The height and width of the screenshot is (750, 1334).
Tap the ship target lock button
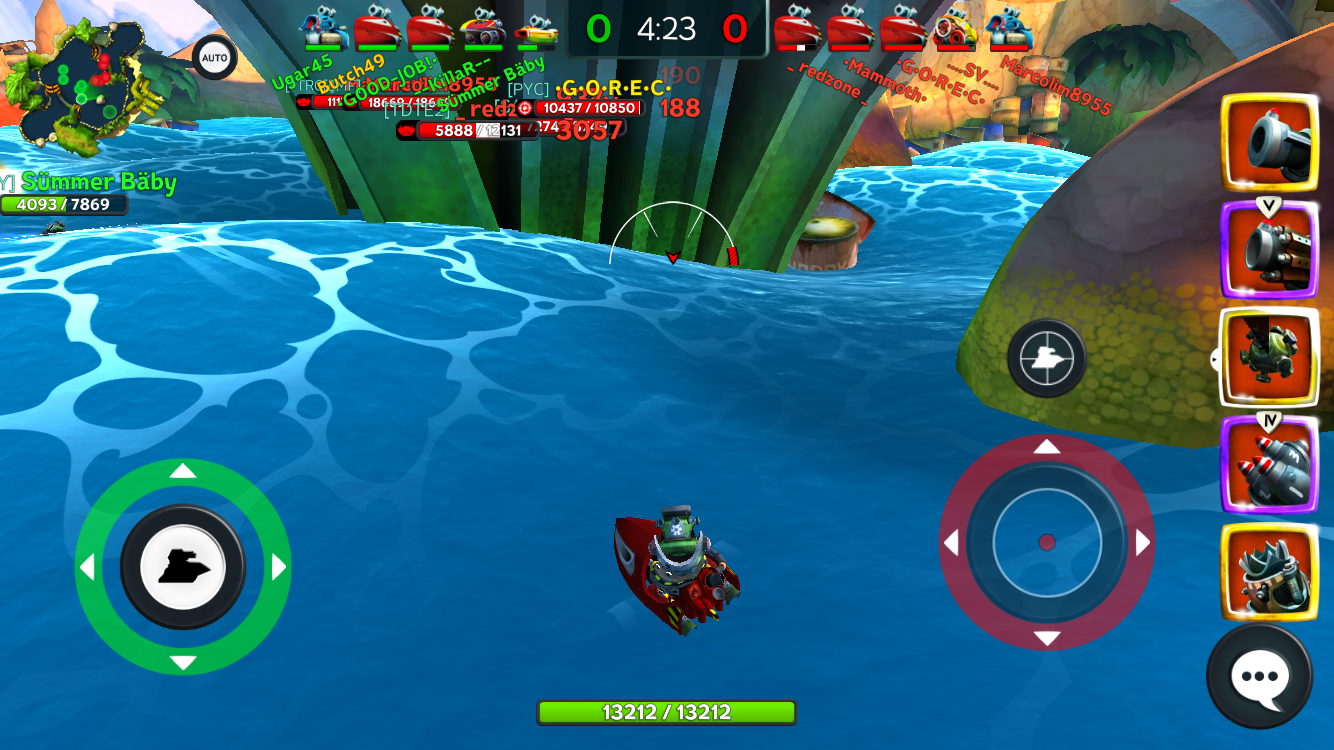coord(1047,357)
